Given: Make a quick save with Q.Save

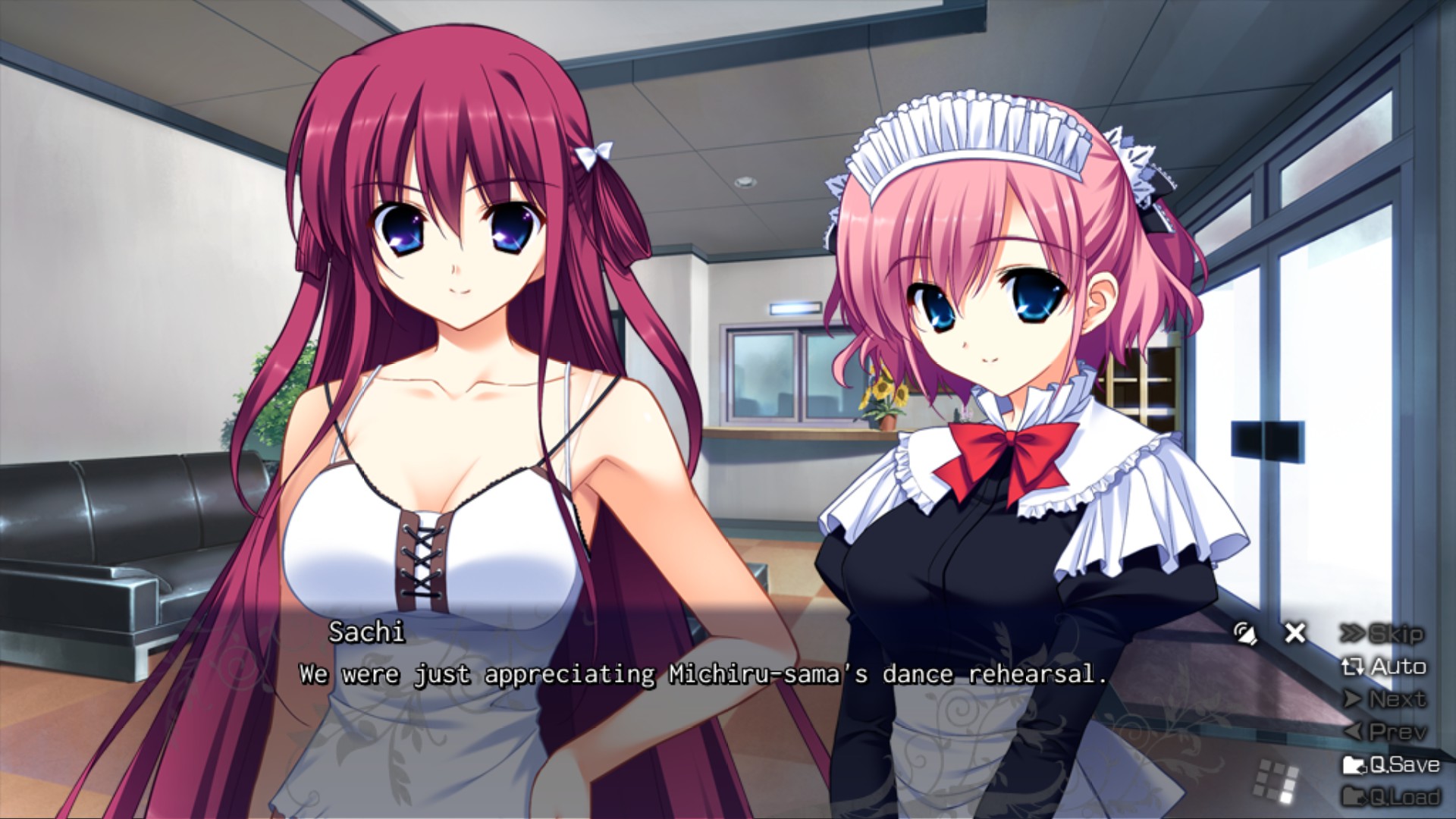Looking at the screenshot, I should point(1391,764).
